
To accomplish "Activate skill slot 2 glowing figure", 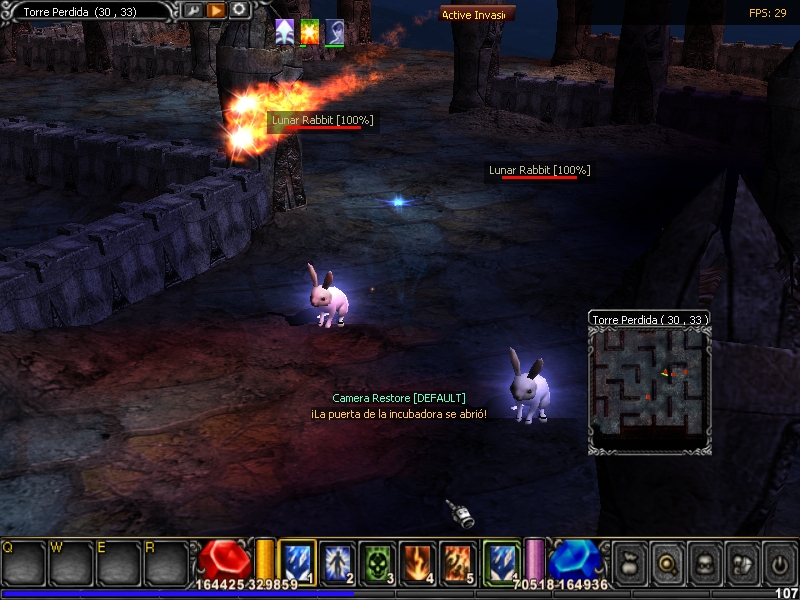I will pos(338,560).
